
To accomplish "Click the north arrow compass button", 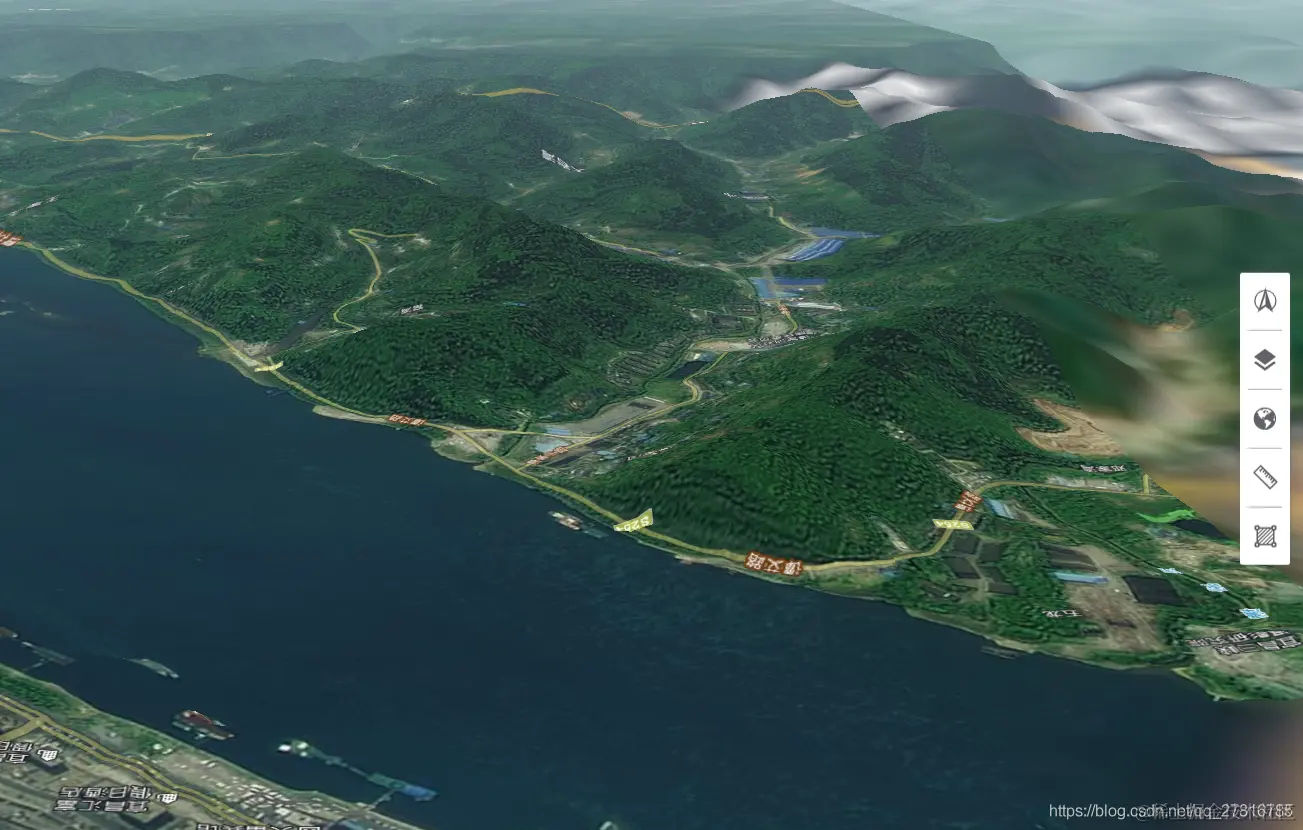I will click(x=1265, y=300).
